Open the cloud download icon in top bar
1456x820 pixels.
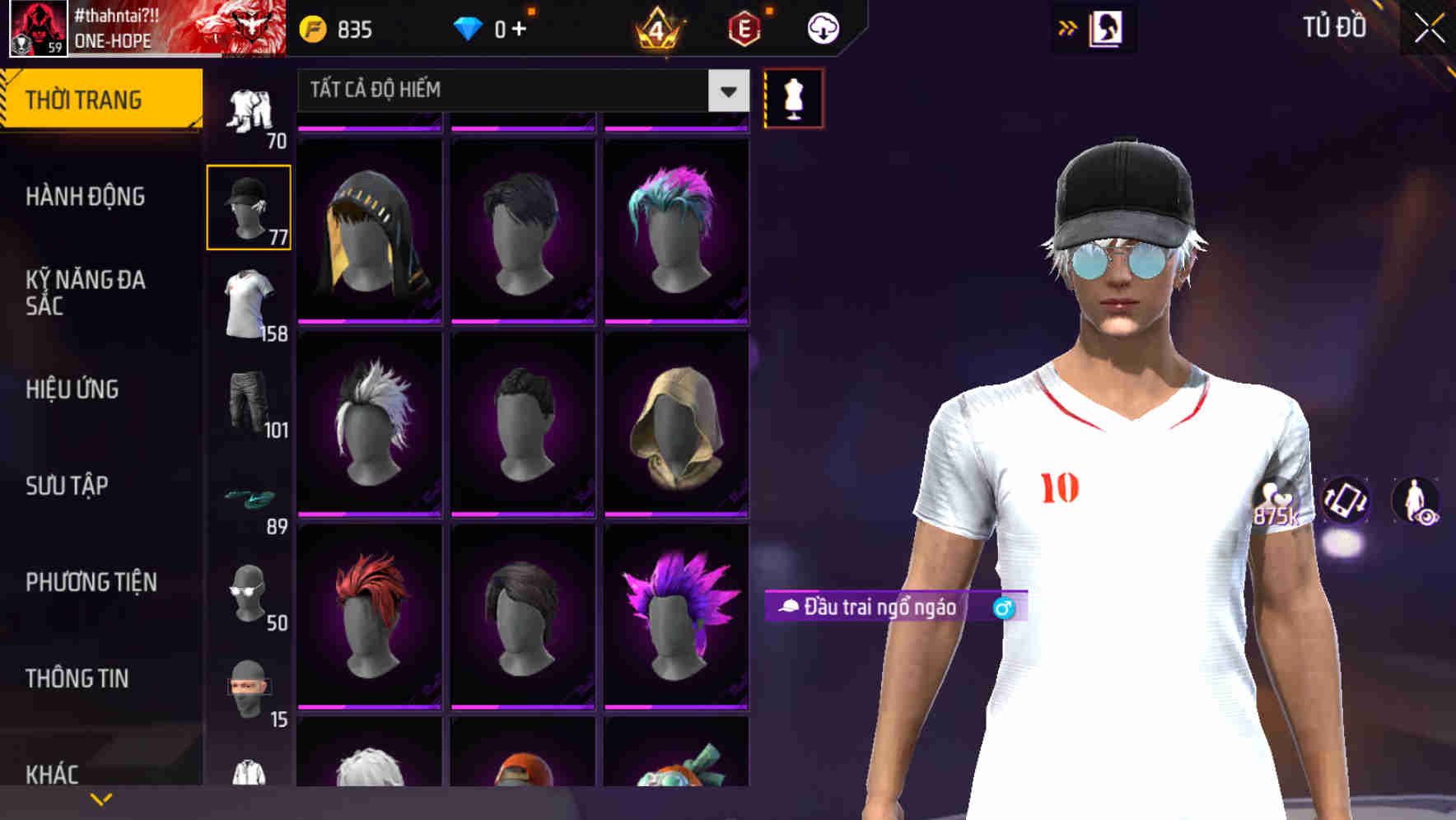822,27
